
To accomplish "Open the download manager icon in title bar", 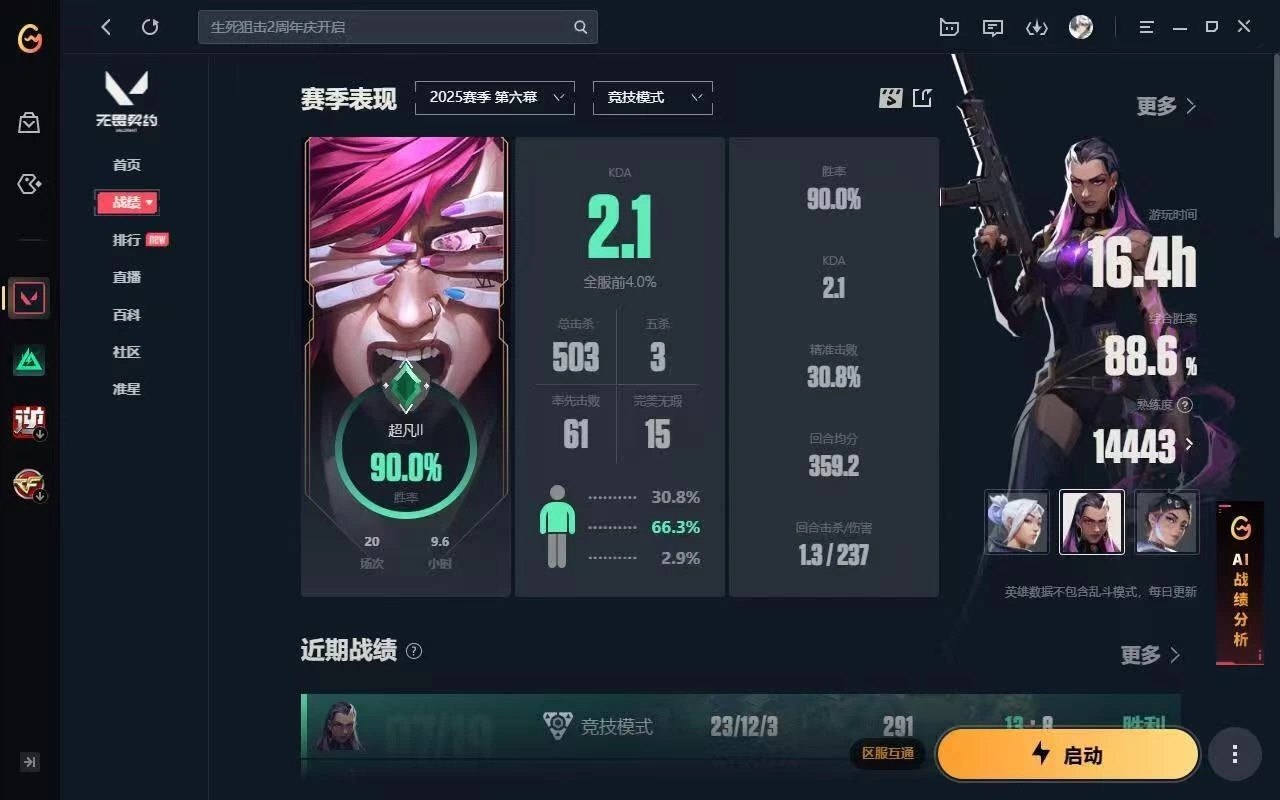I will point(1037,27).
